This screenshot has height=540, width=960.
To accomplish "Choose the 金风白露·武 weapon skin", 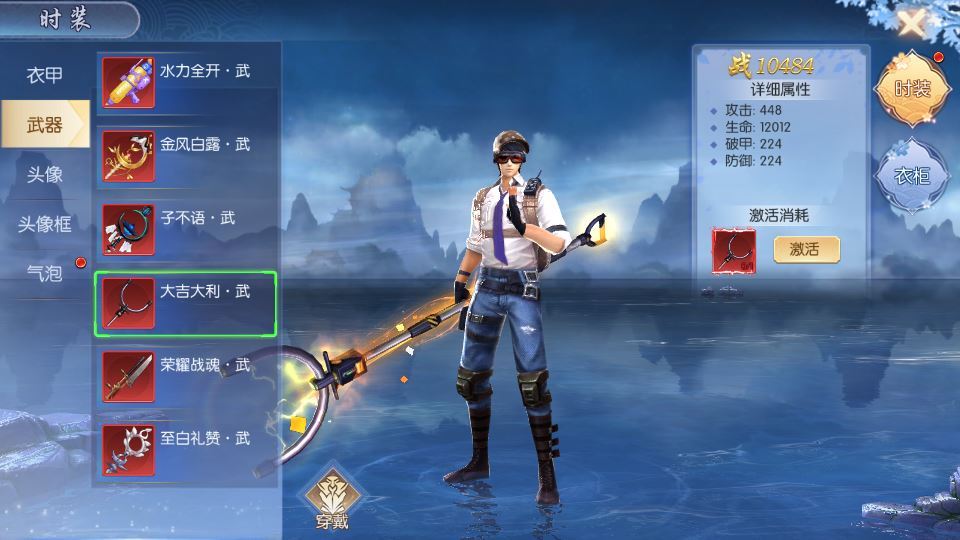I will 186,155.
